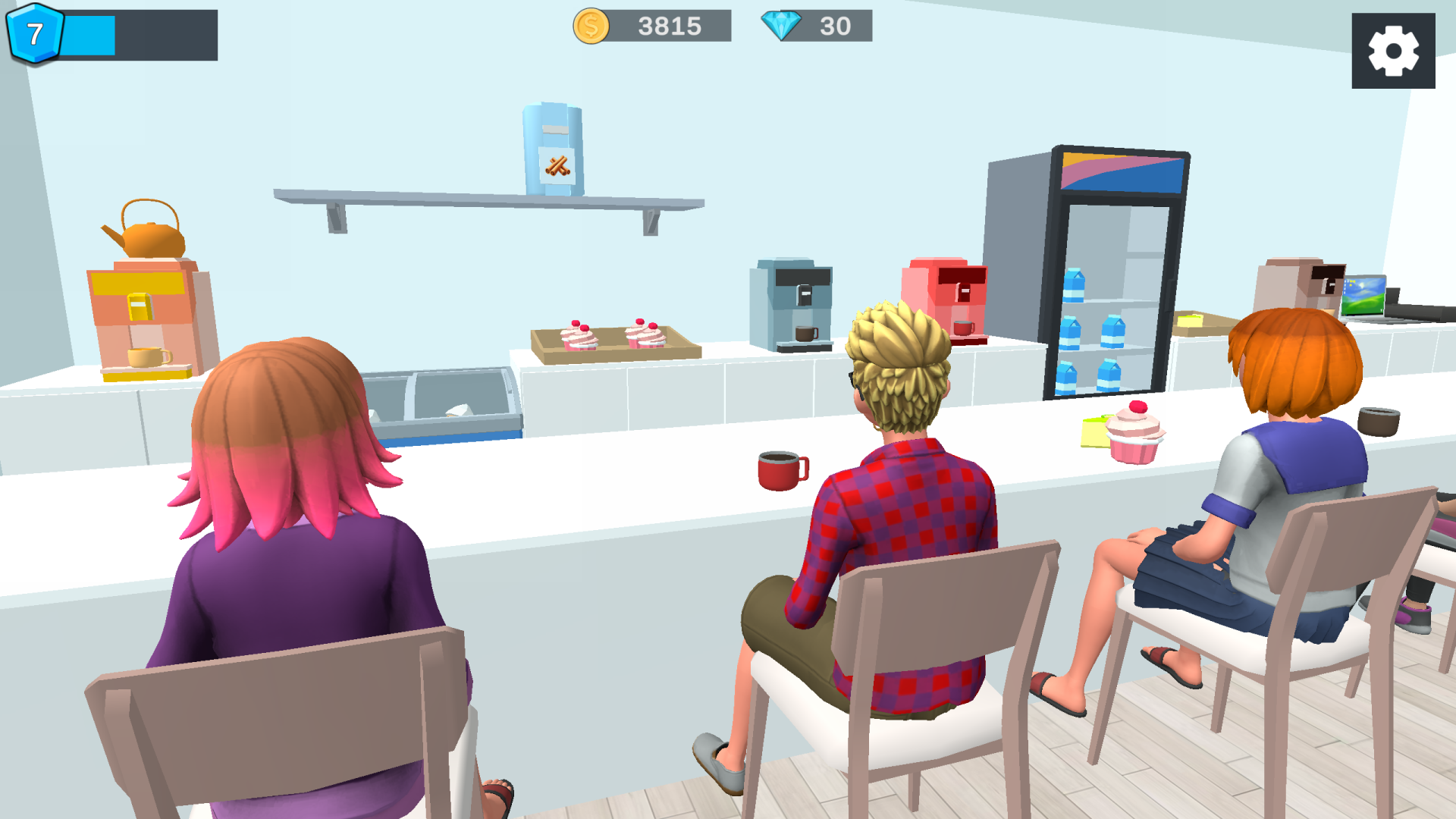The image size is (1456, 819).
Task: Toggle the laptop on the right counter
Action: click(1362, 296)
